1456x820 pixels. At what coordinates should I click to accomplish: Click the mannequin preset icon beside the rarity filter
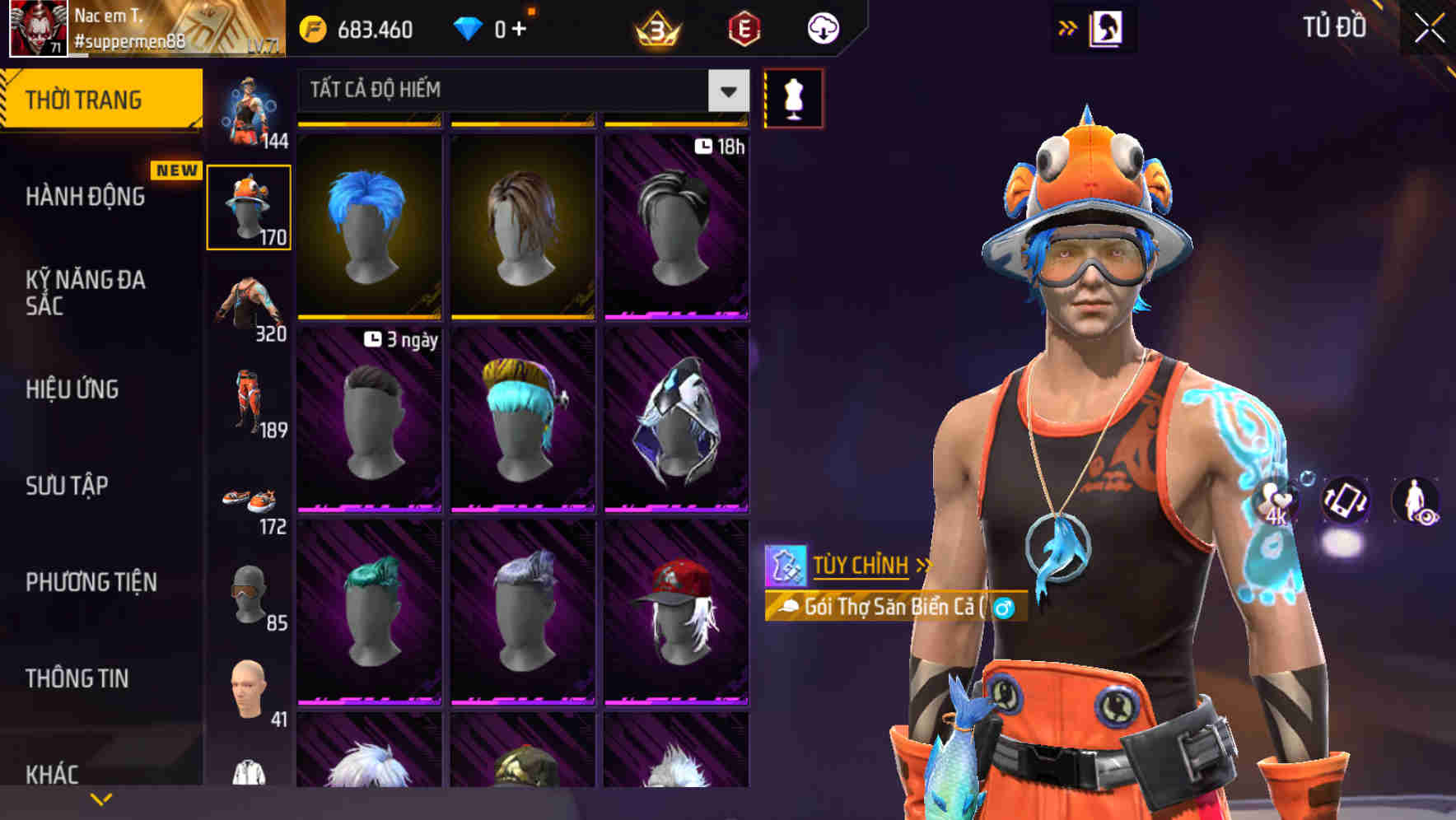point(793,97)
